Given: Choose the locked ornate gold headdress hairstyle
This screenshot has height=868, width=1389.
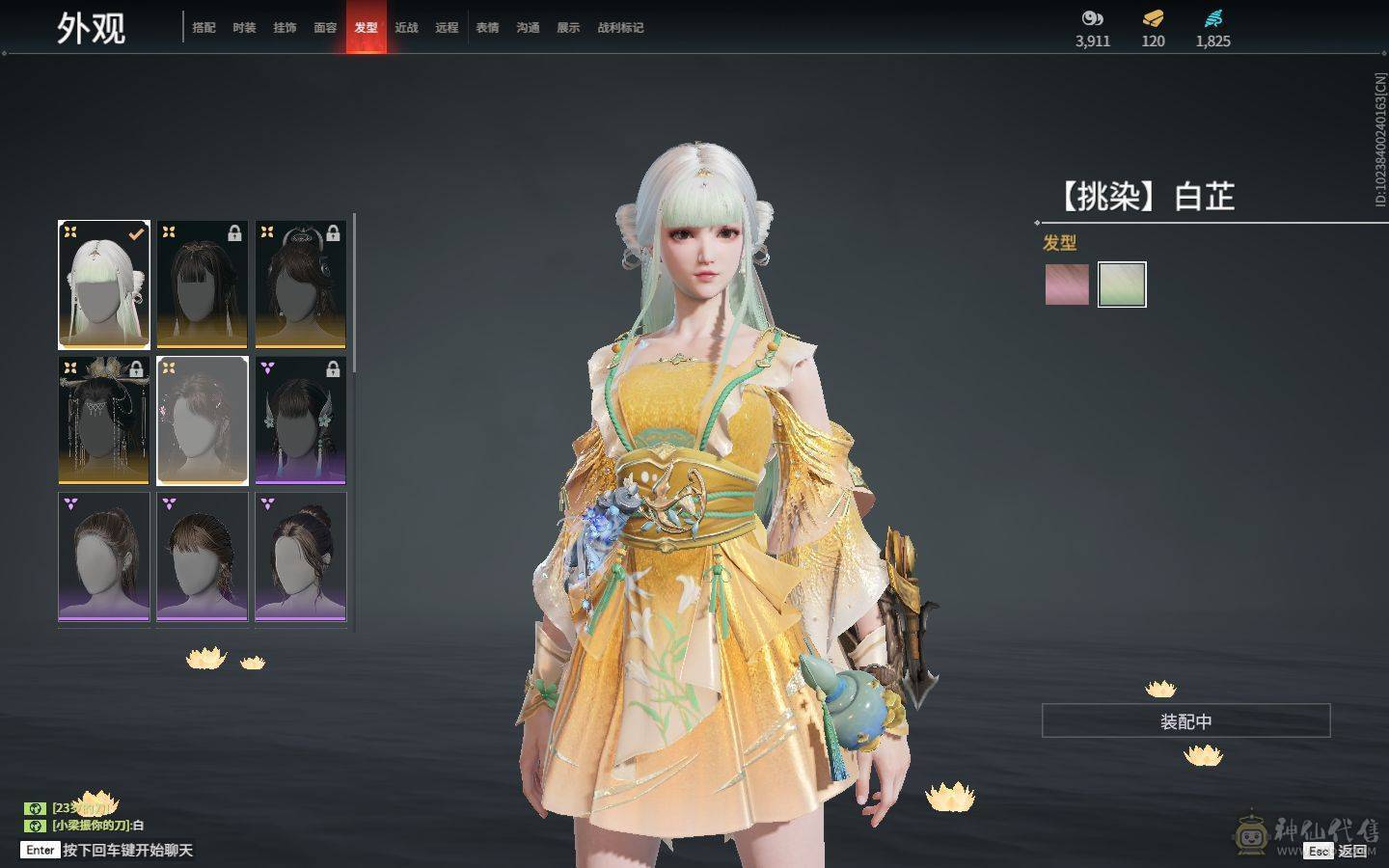Looking at the screenshot, I should coord(104,420).
